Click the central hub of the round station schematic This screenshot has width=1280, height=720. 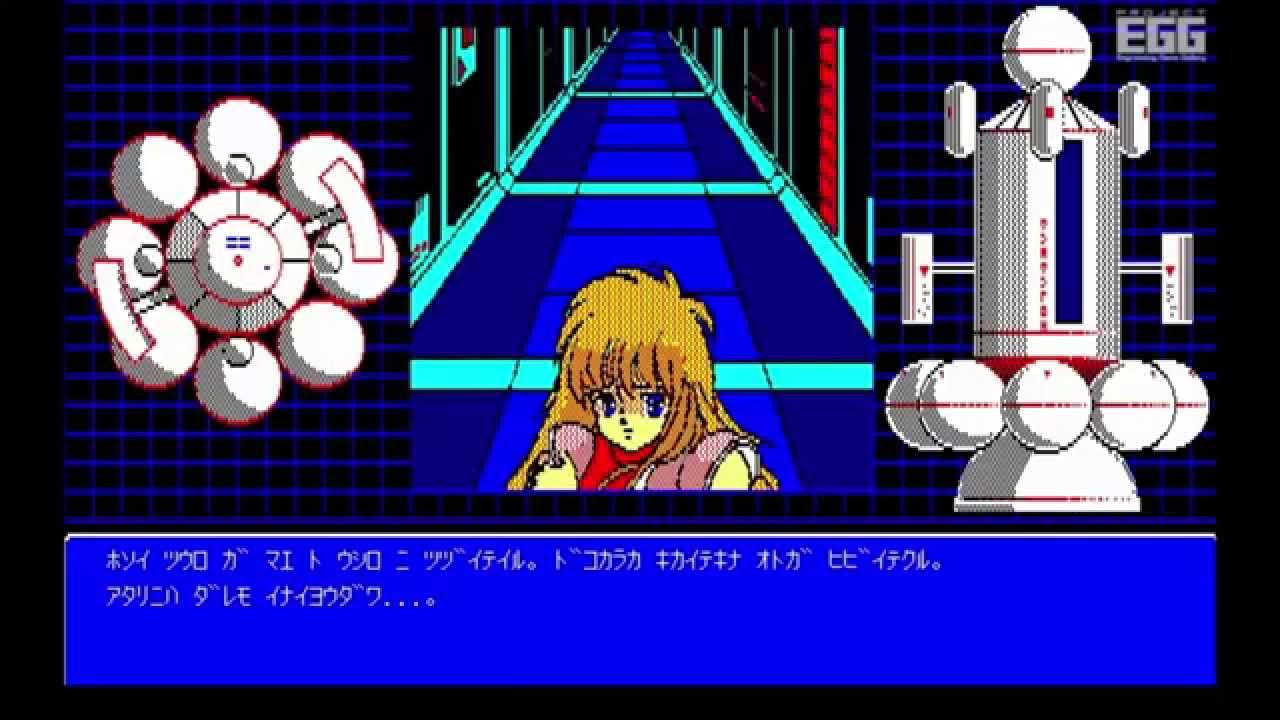pyautogui.click(x=240, y=250)
